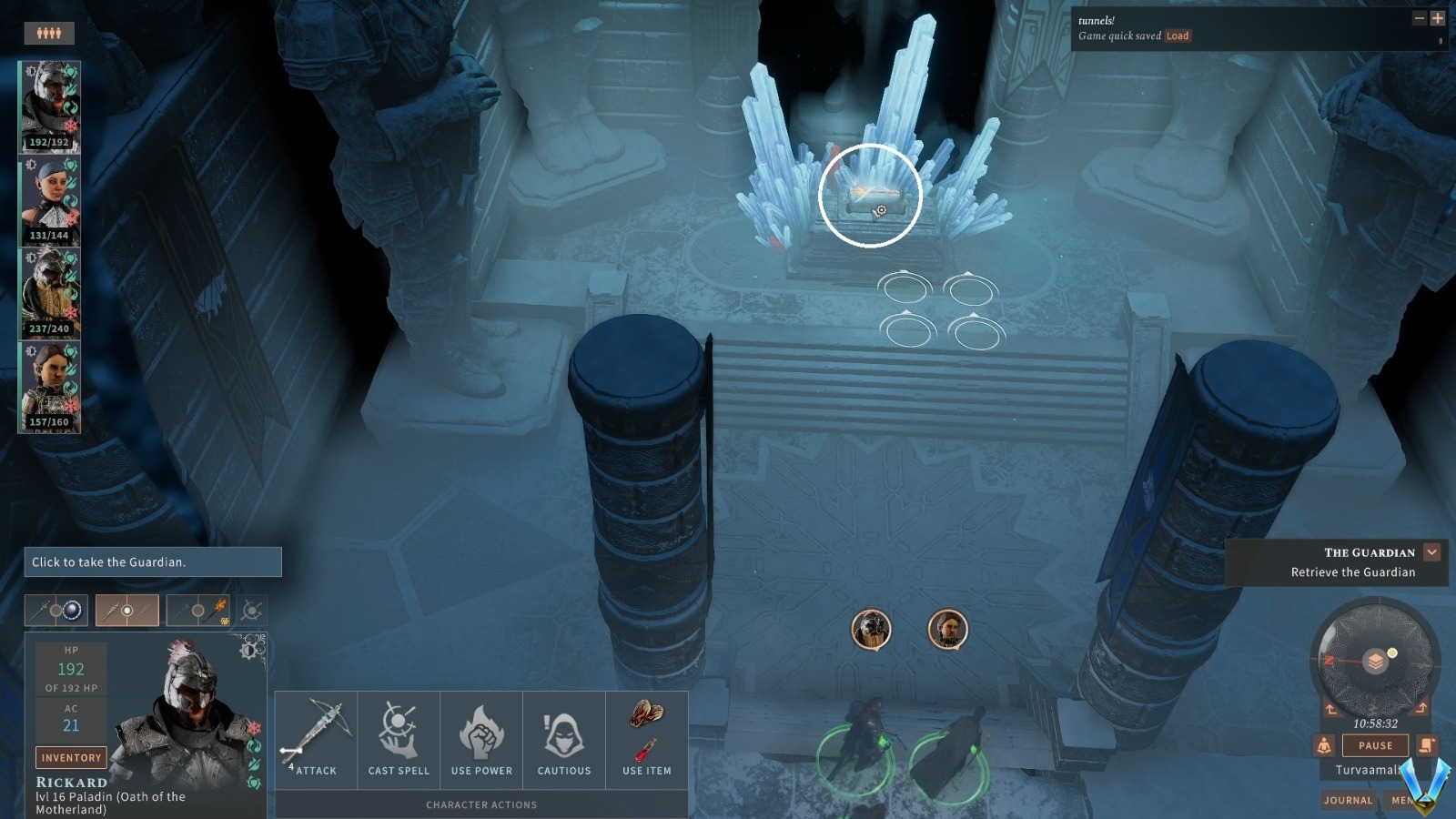Open the combat log scroll icon
The height and width of the screenshot is (819, 1456).
(1425, 745)
